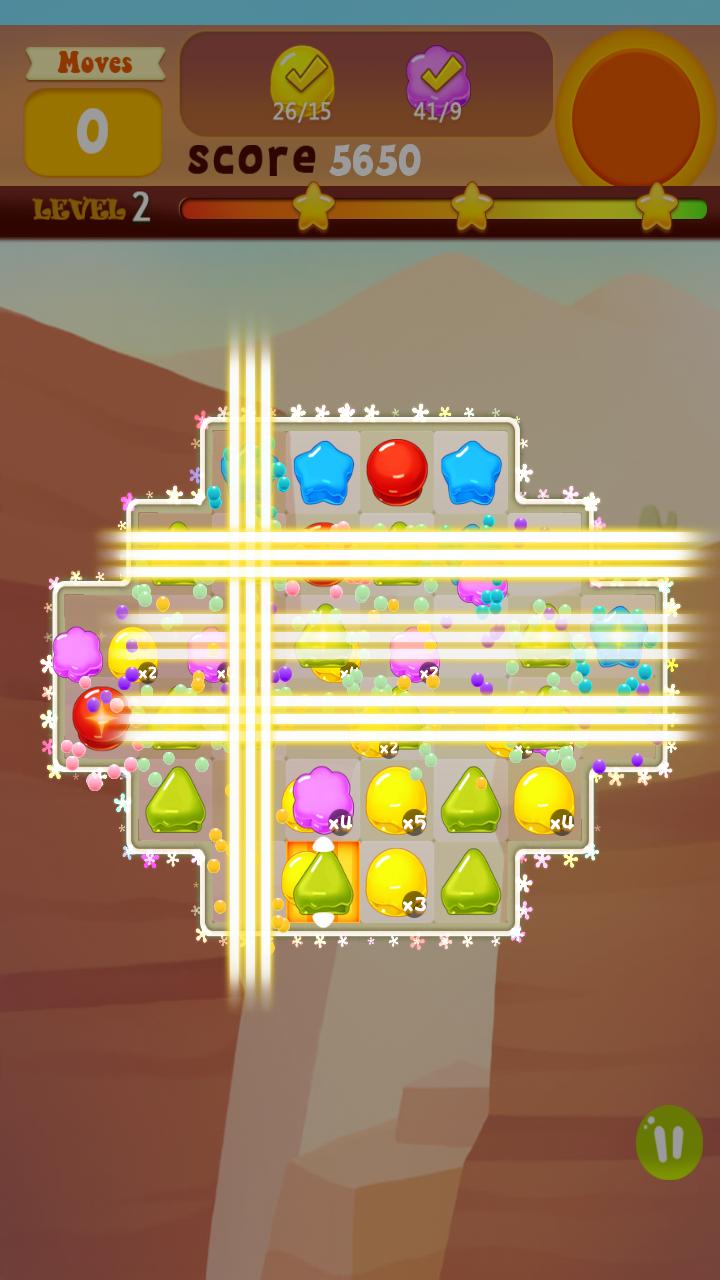
Task: Choose the yellow jelly marked x5
Action: (396, 799)
